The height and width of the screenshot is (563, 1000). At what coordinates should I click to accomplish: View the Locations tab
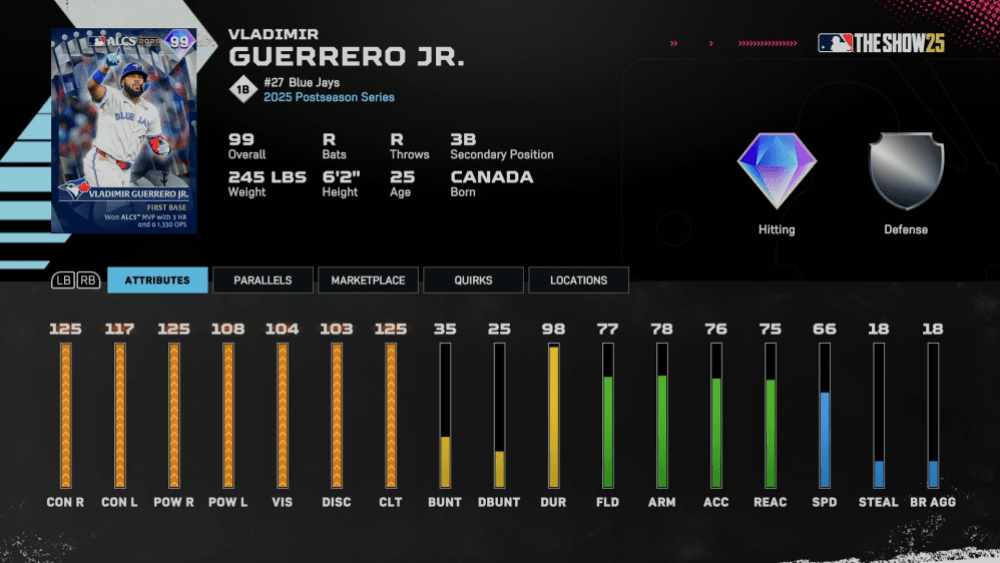[578, 280]
